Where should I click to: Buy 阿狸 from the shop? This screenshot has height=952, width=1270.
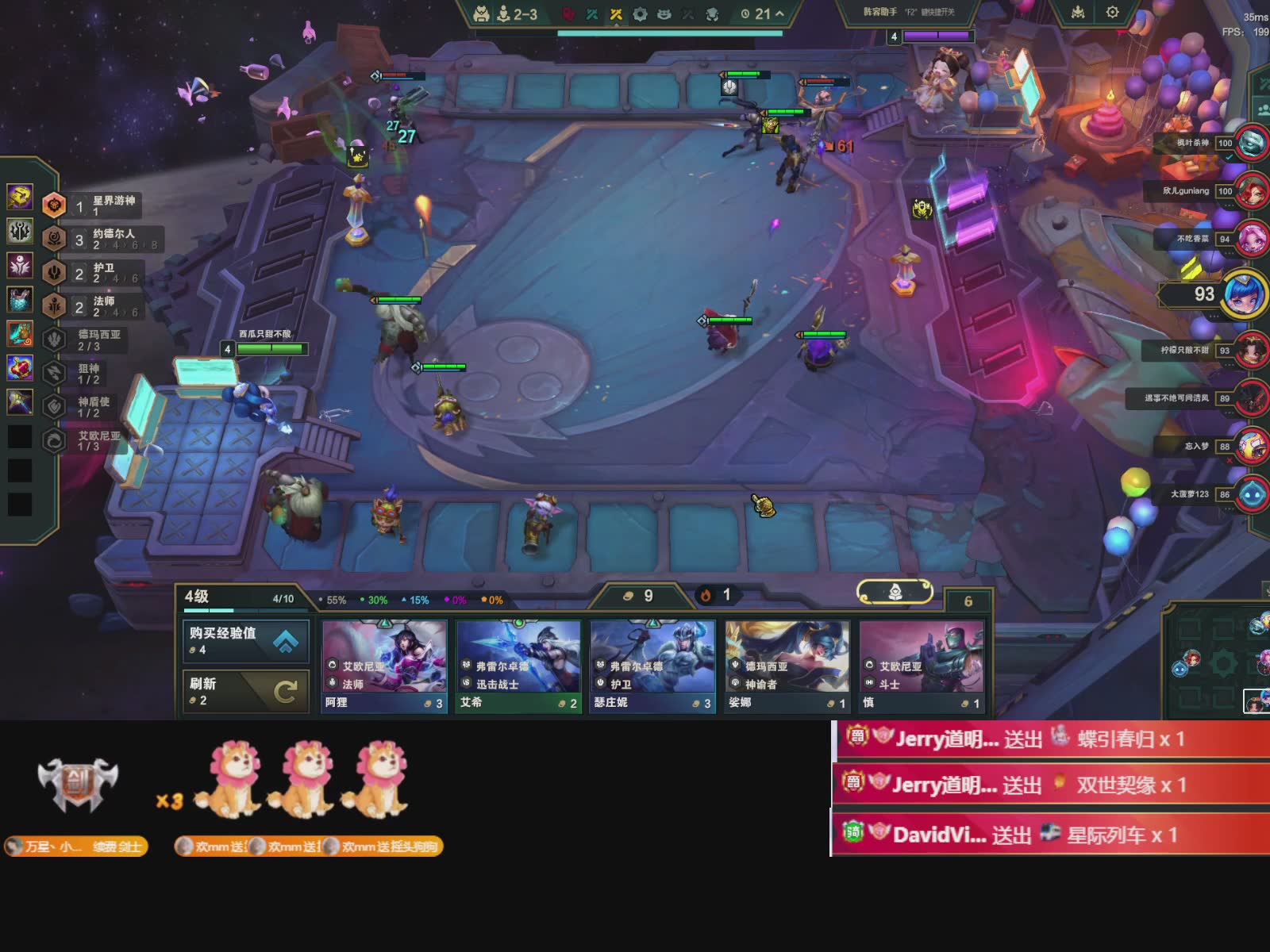pos(384,666)
